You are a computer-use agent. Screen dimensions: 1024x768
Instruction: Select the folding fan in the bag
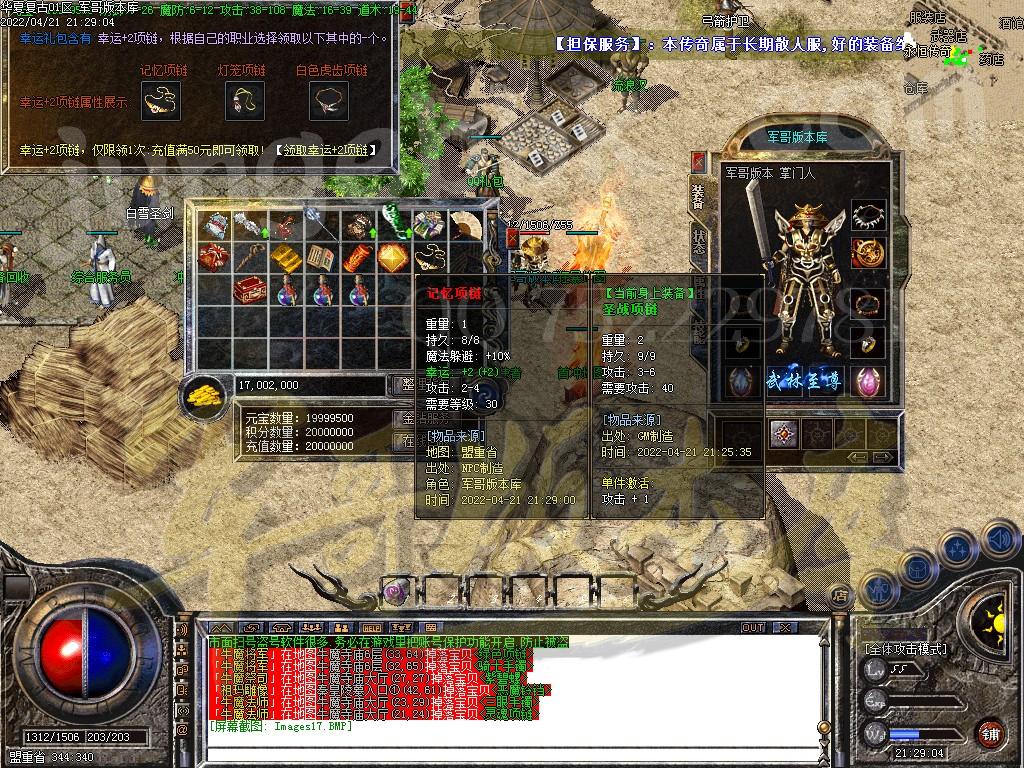[x=465, y=226]
